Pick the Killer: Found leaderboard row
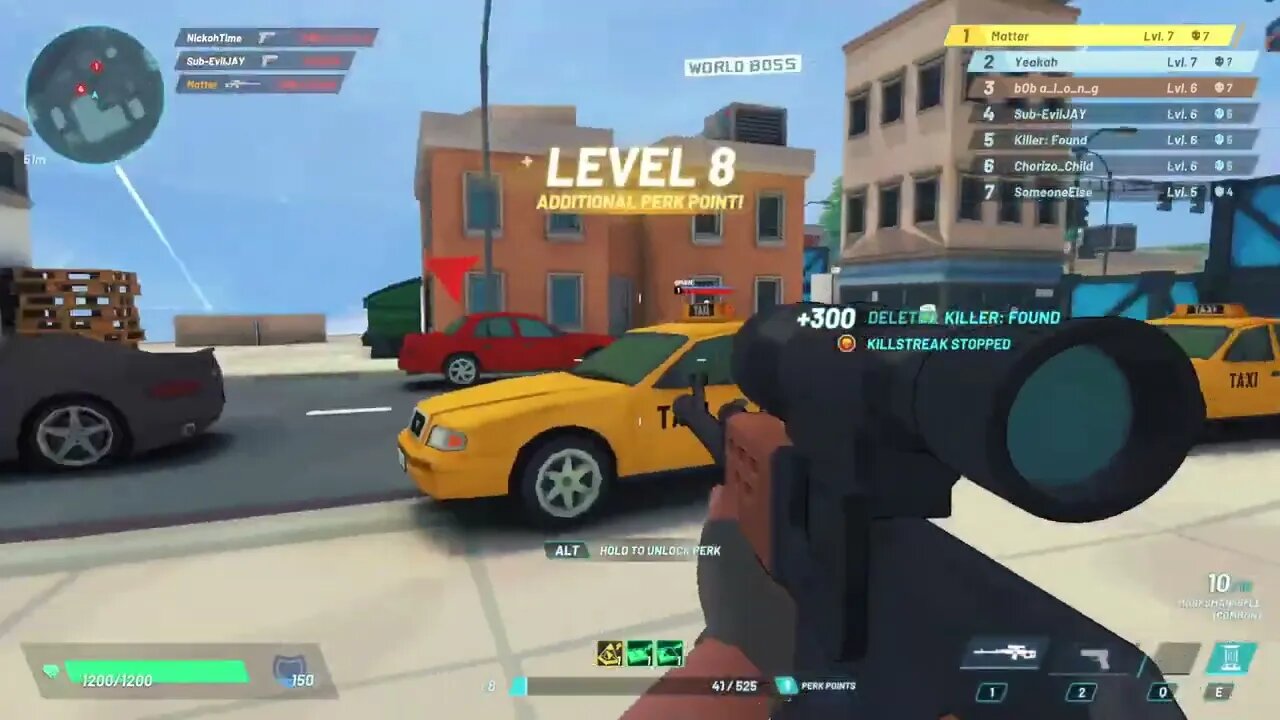 point(1112,140)
